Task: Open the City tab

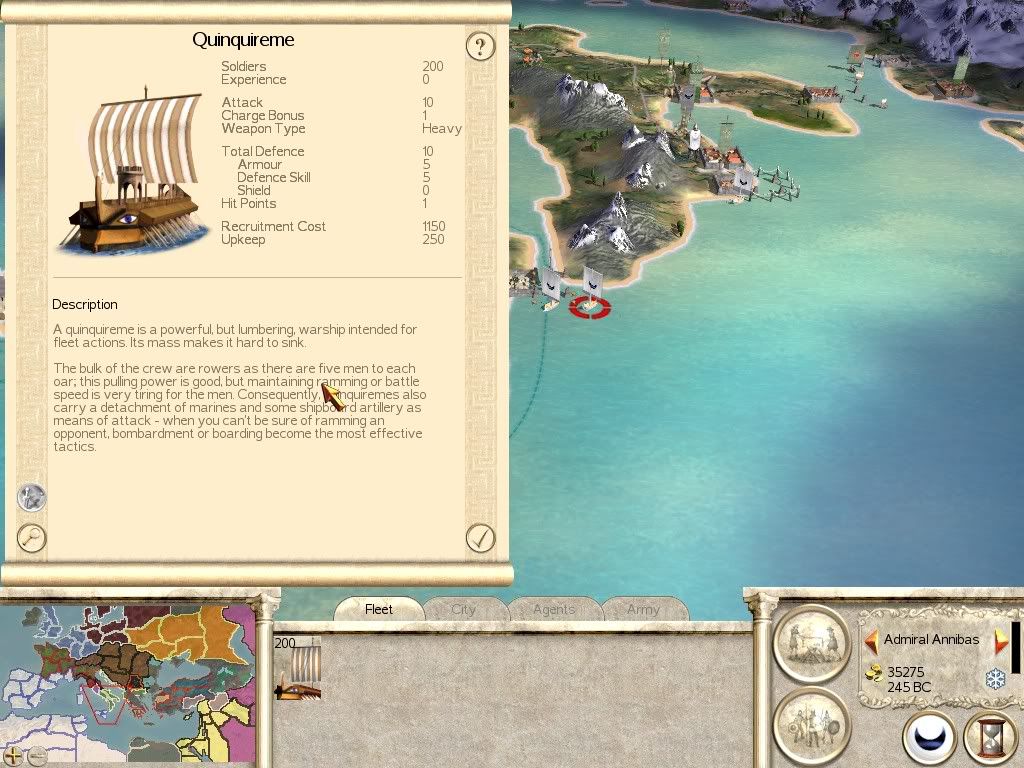Action: [464, 609]
